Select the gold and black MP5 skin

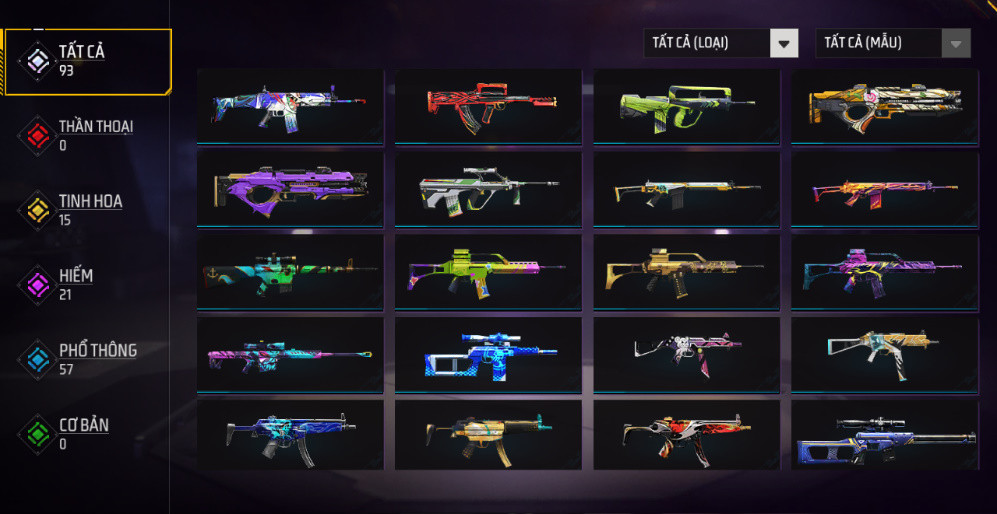point(488,435)
